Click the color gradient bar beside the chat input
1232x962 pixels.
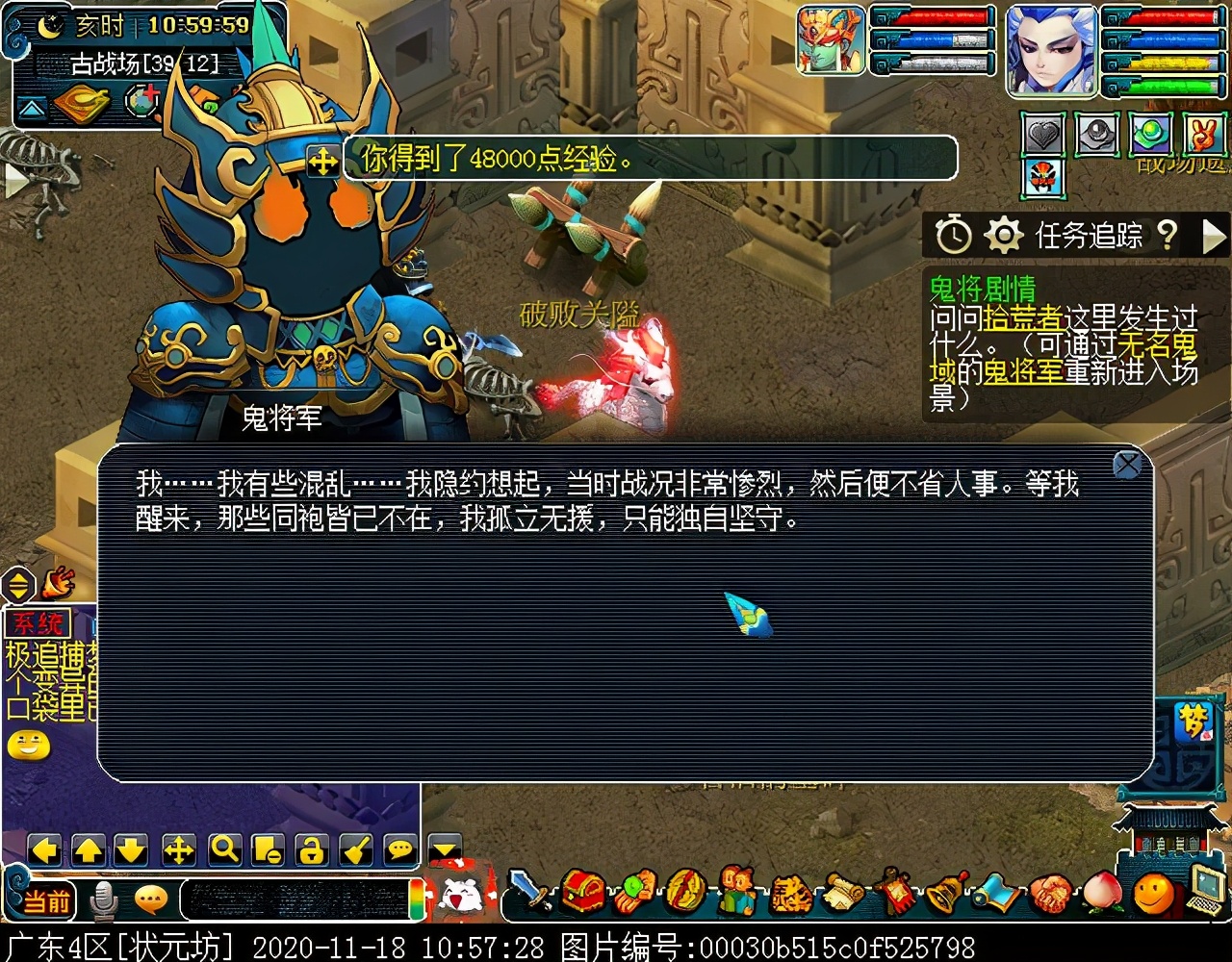[x=415, y=900]
